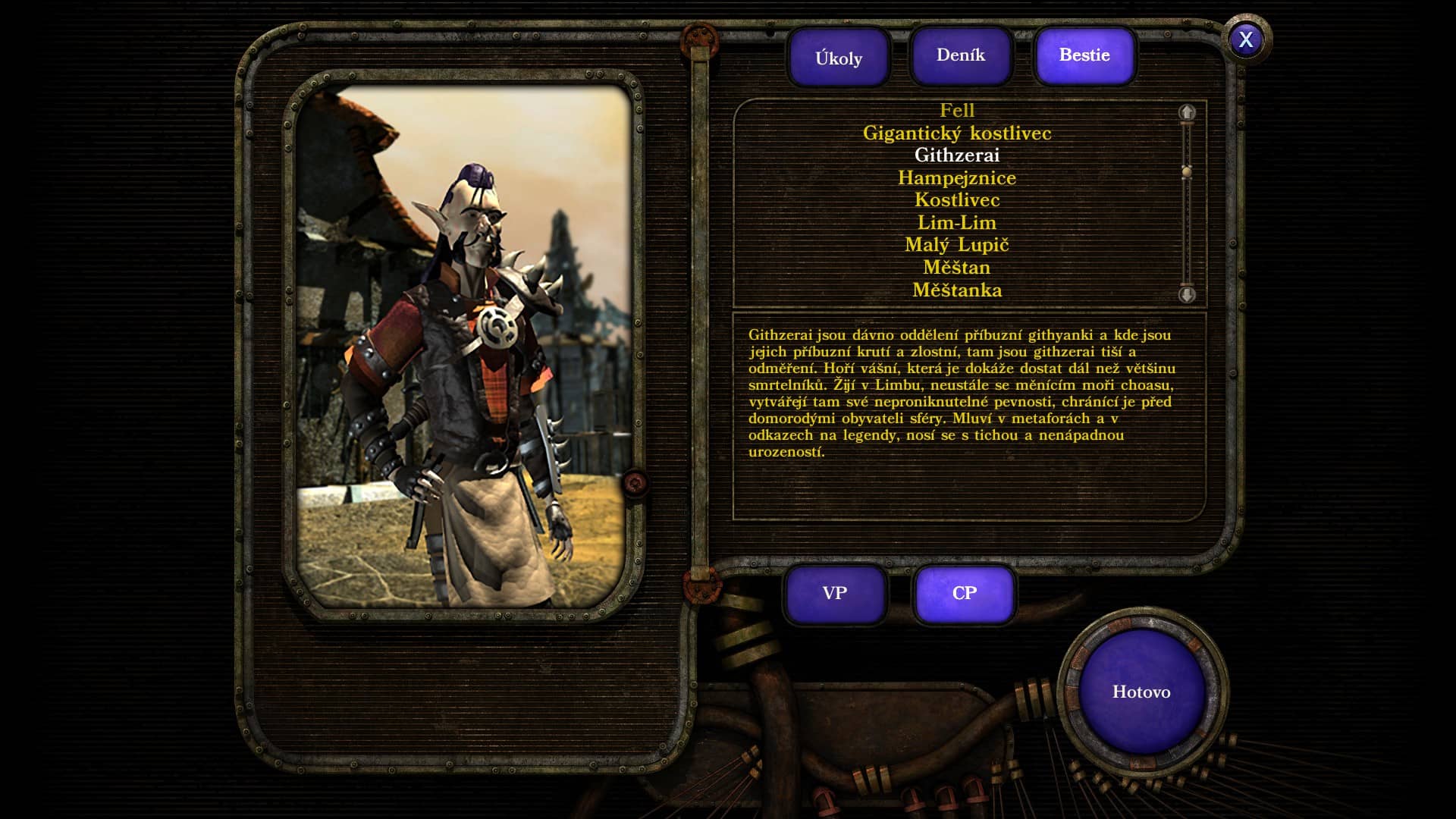
Task: Pick Lim-Lim from the list
Action: point(957,223)
